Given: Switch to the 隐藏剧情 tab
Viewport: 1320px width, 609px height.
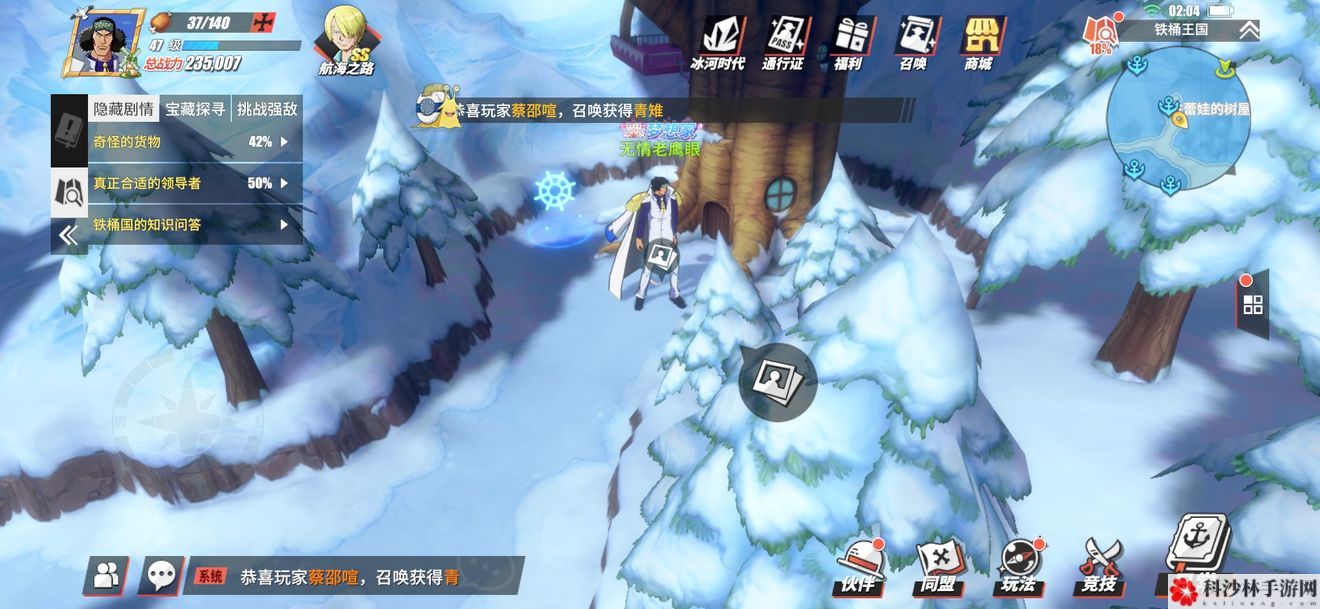Looking at the screenshot, I should click(123, 109).
